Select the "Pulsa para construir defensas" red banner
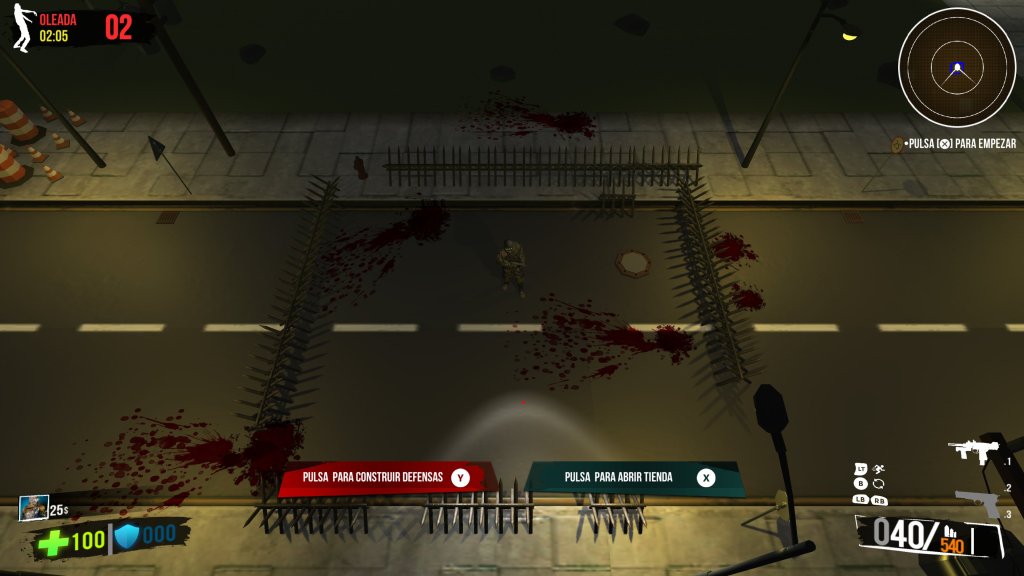Screen dimensions: 1024x576 click(386, 478)
